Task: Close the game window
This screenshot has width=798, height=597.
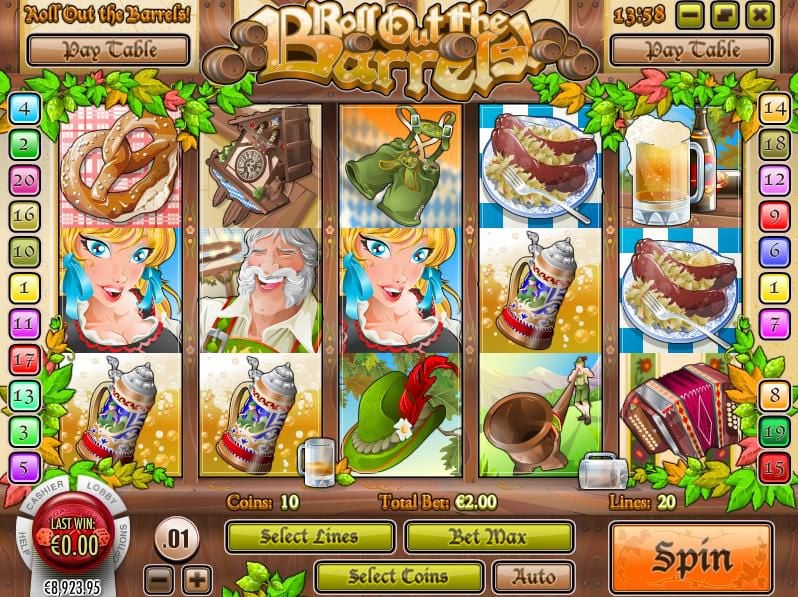Action: pyautogui.click(x=759, y=15)
